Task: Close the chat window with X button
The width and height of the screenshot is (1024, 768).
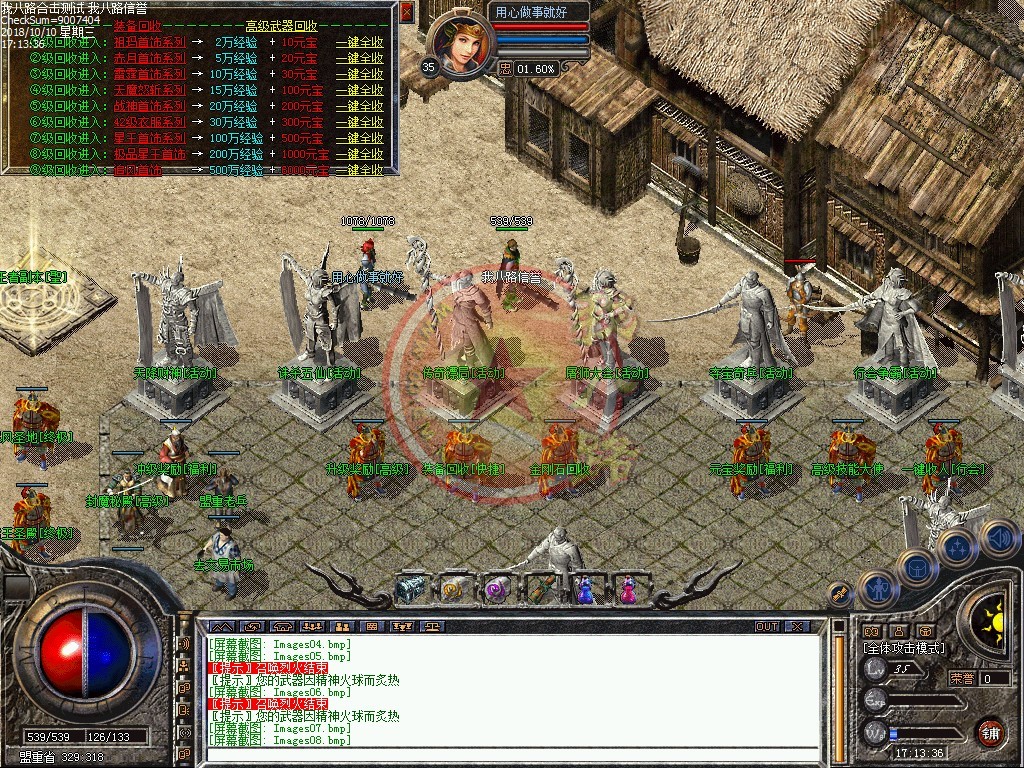Action: click(796, 627)
